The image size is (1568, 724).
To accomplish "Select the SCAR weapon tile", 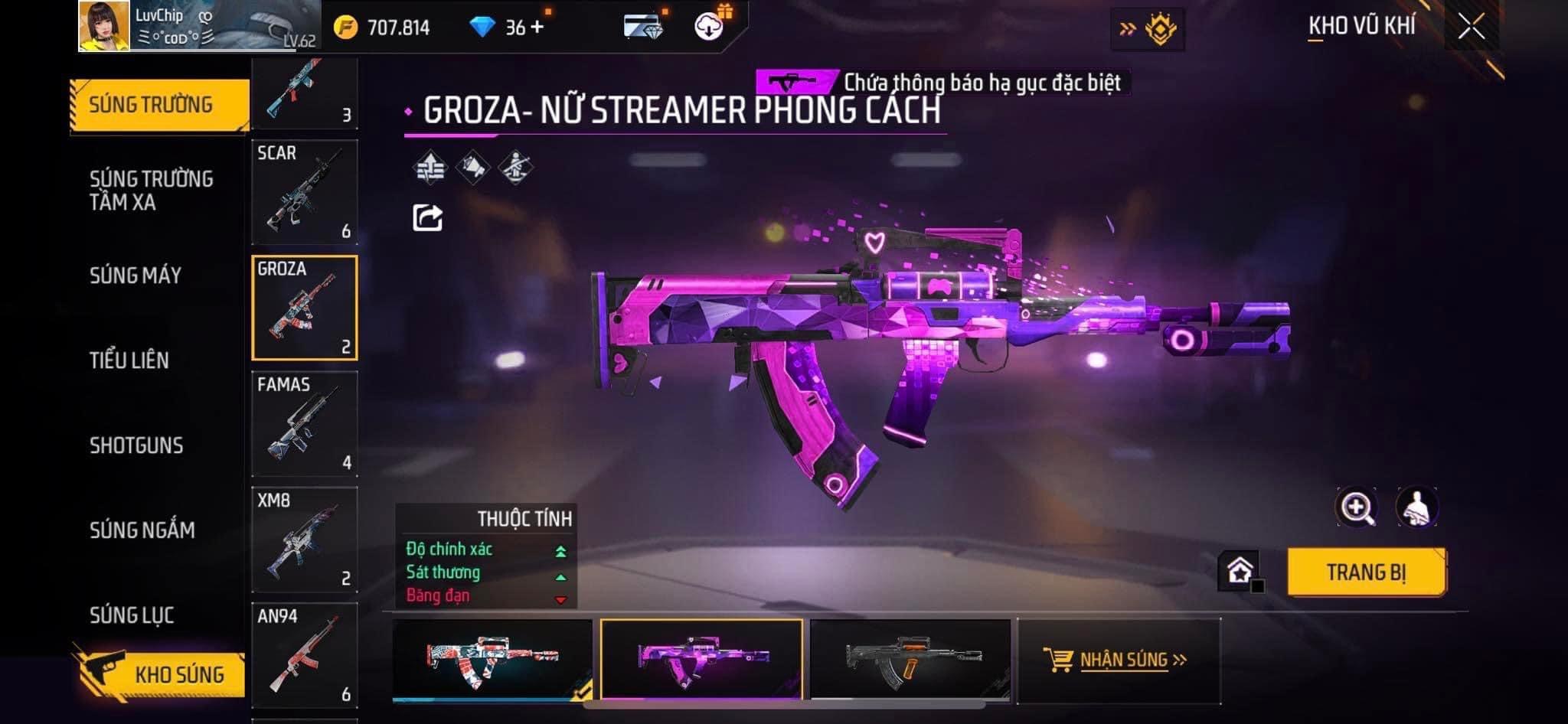I will [x=305, y=192].
